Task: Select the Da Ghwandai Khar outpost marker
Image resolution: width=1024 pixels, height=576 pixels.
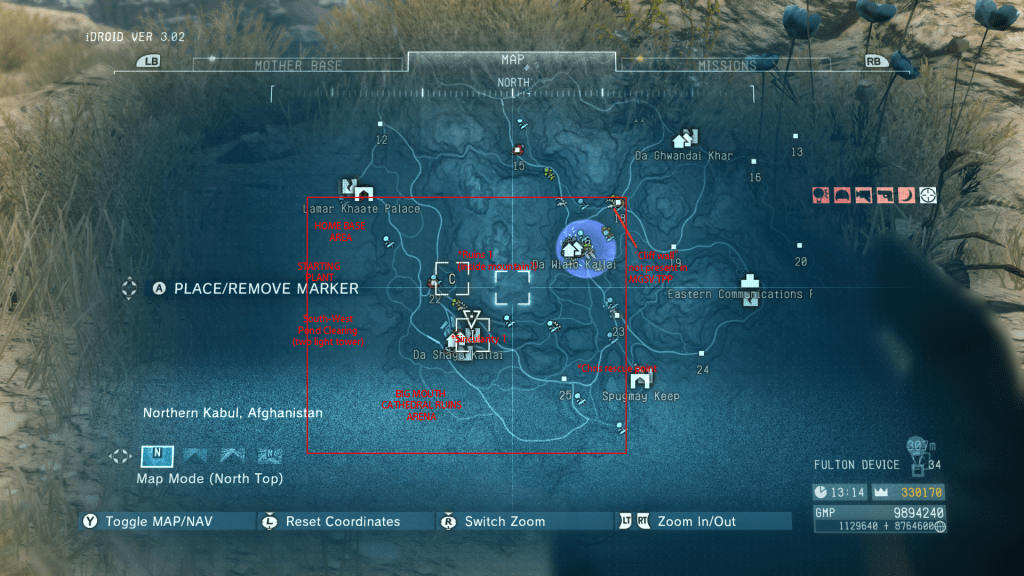Action: tap(685, 138)
